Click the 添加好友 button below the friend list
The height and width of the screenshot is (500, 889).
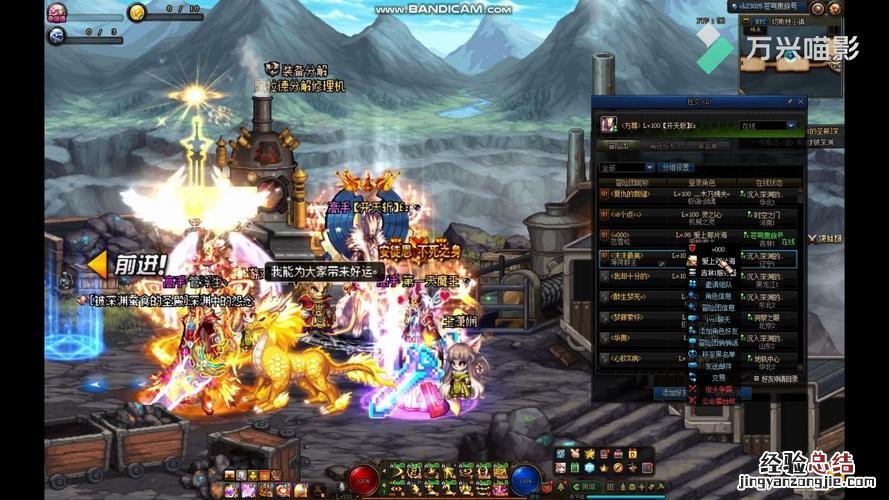[672, 393]
